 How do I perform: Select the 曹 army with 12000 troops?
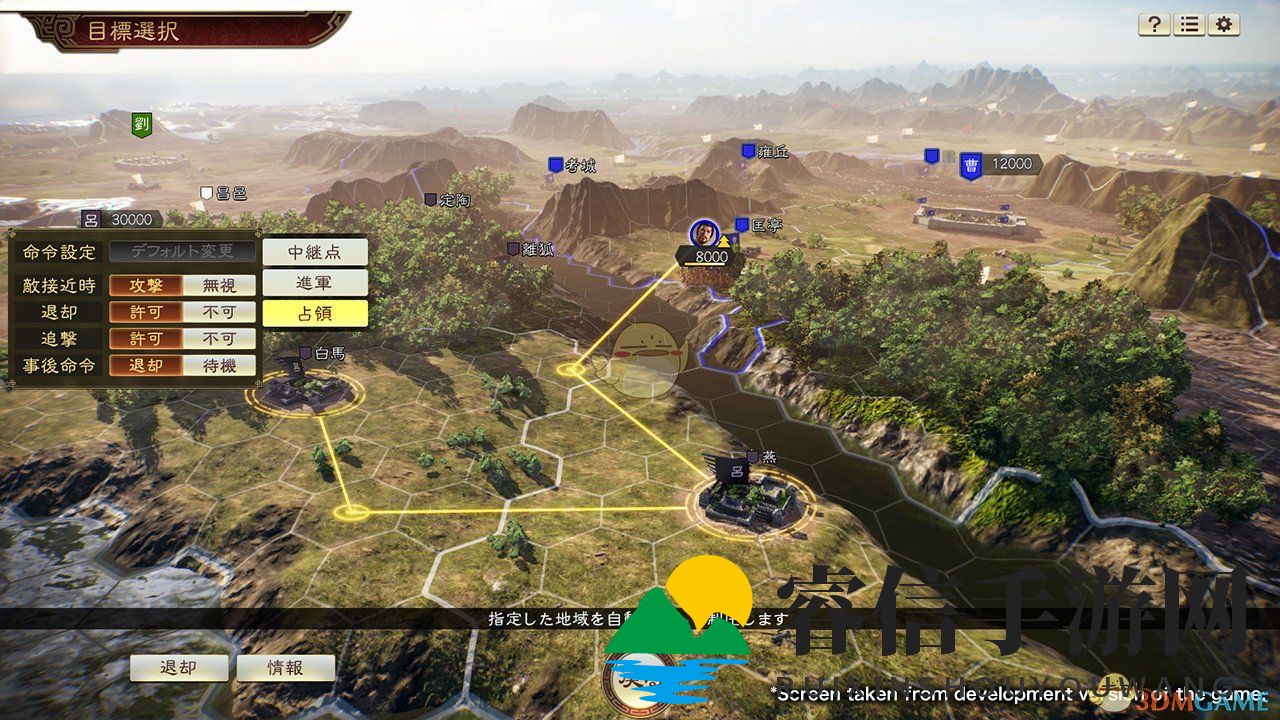click(970, 166)
